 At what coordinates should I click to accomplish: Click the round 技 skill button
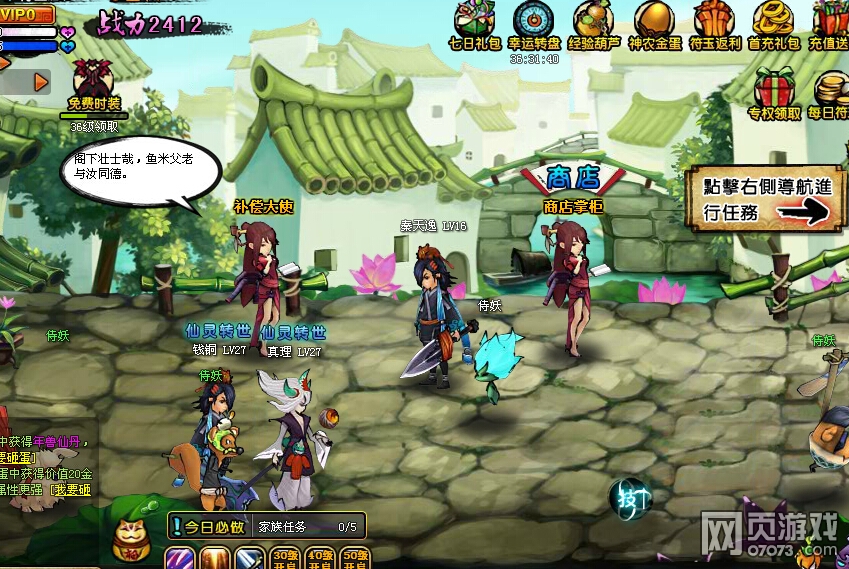(x=631, y=497)
